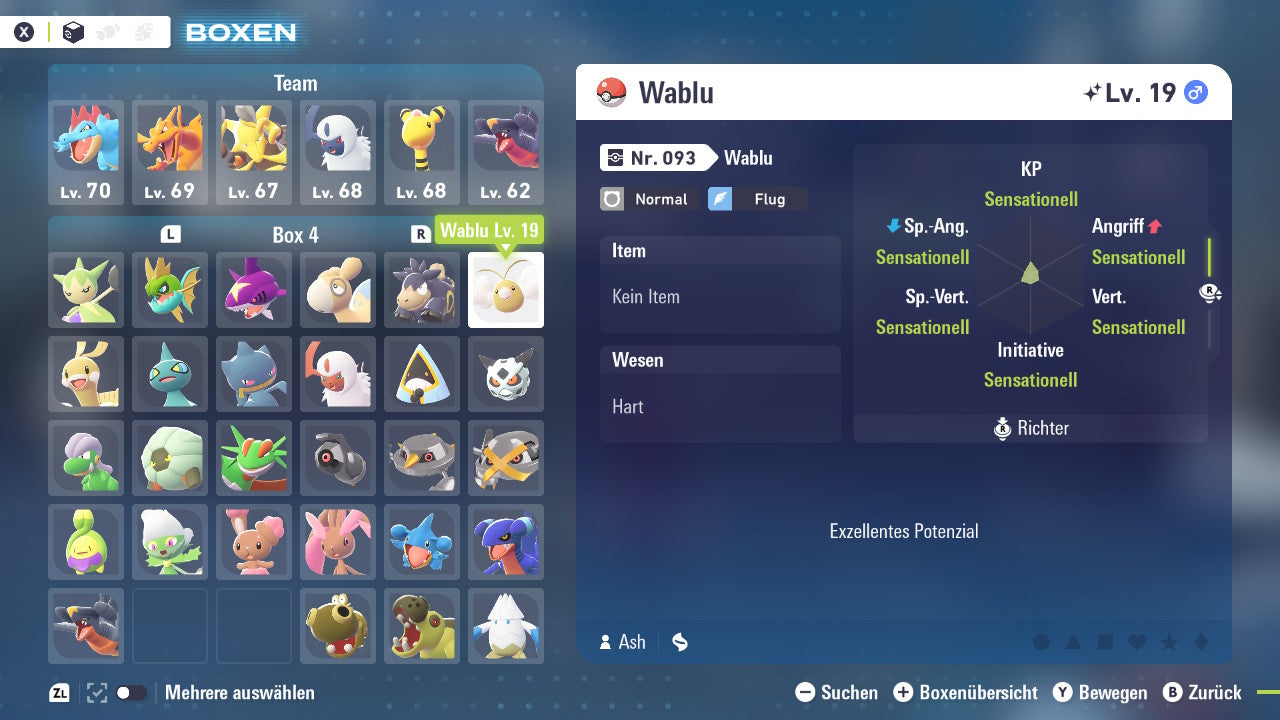The width and height of the screenshot is (1280, 720).
Task: Click the currency icon beside Ash
Action: pyautogui.click(x=679, y=642)
